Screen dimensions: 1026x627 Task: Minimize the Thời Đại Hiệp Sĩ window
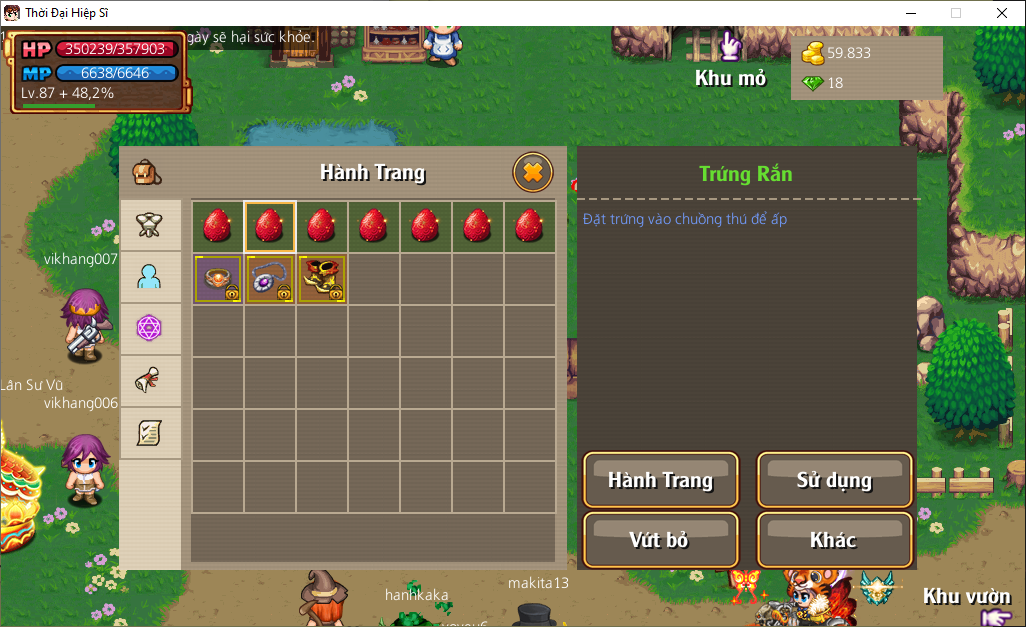tap(910, 13)
